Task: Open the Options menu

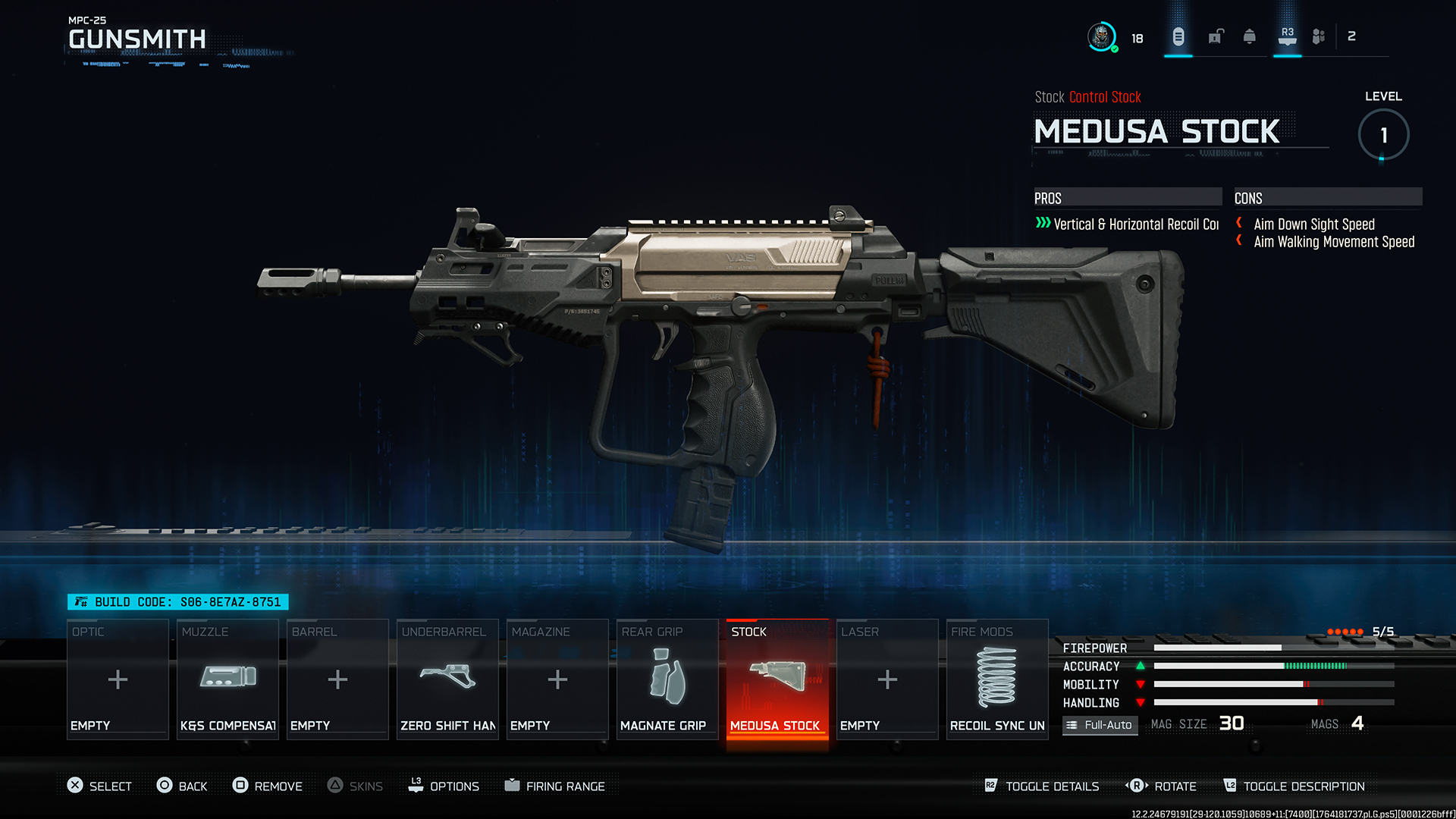Action: (x=445, y=786)
